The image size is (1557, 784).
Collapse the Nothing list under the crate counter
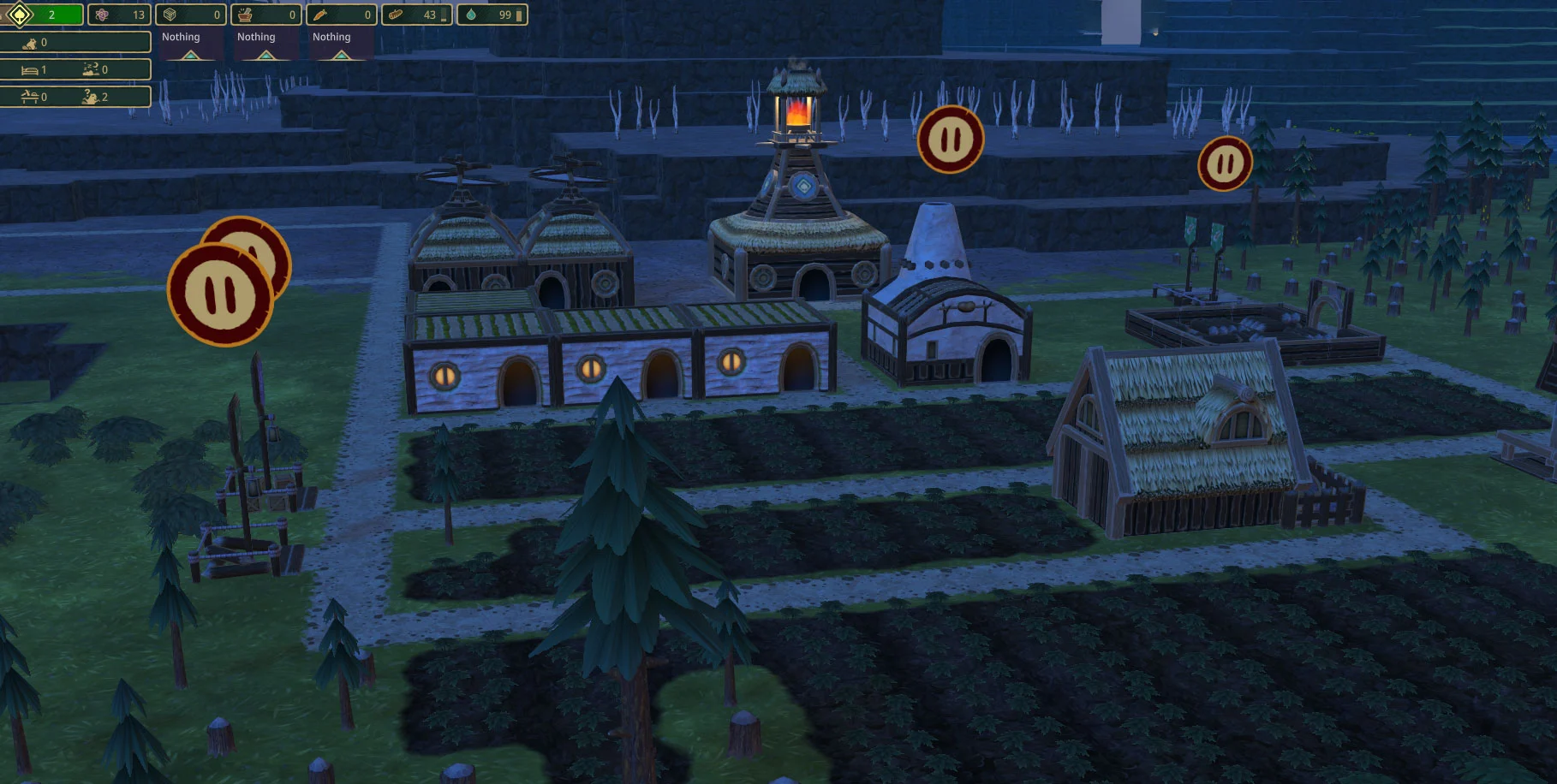tap(191, 55)
